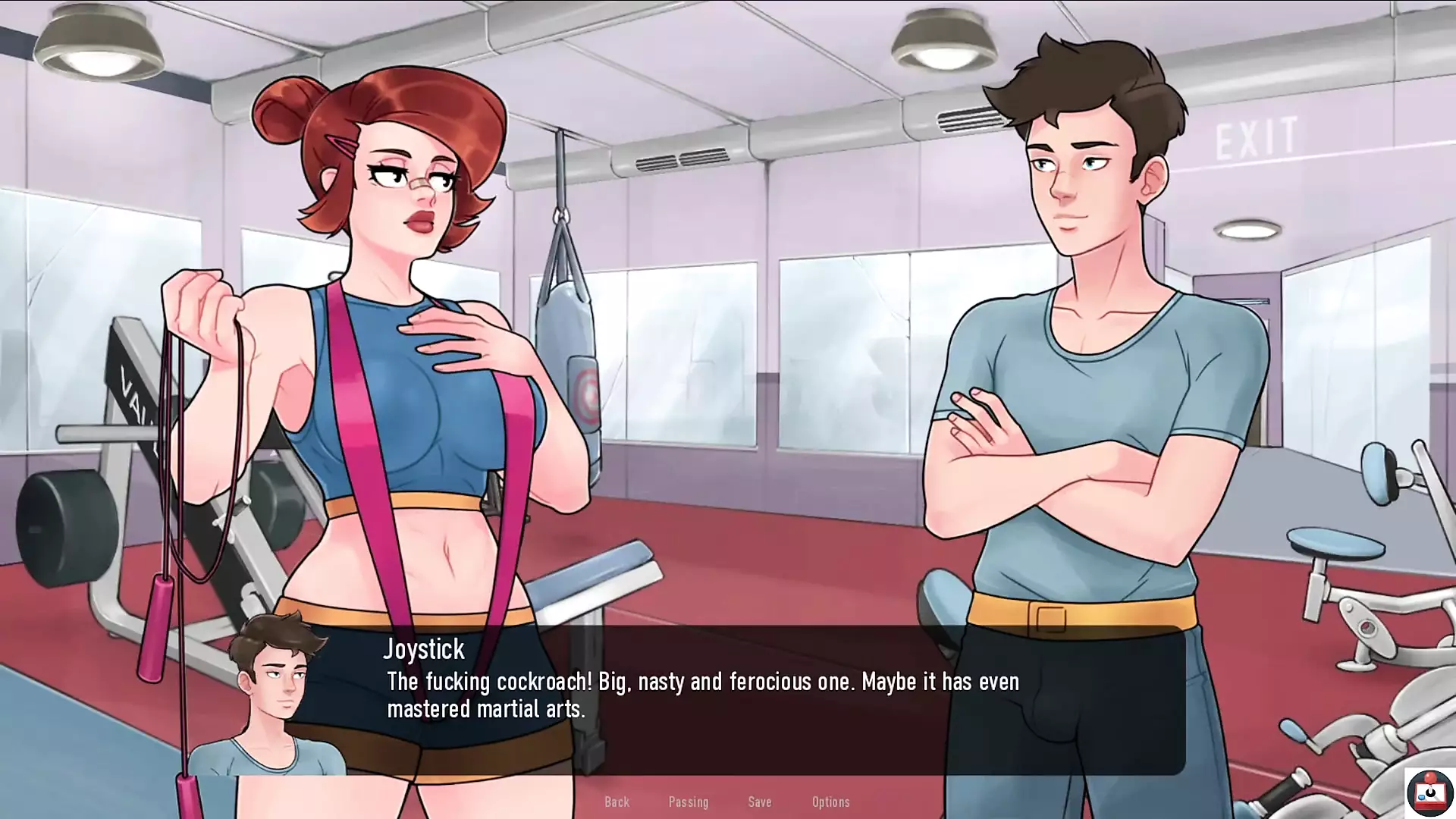
Task: Open the Options menu
Action: (830, 802)
